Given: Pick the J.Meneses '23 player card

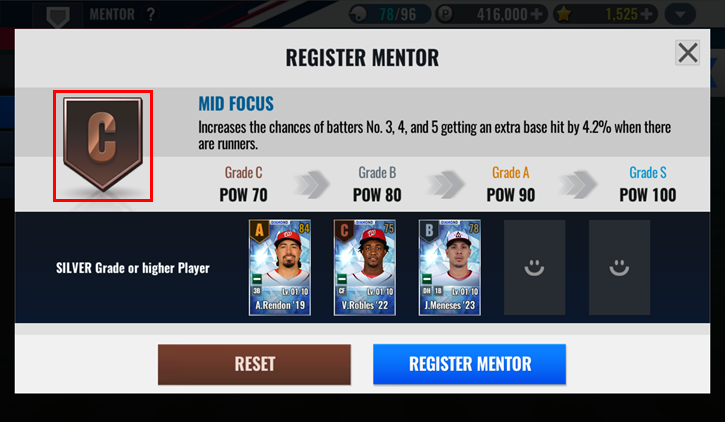Looking at the screenshot, I should (449, 267).
